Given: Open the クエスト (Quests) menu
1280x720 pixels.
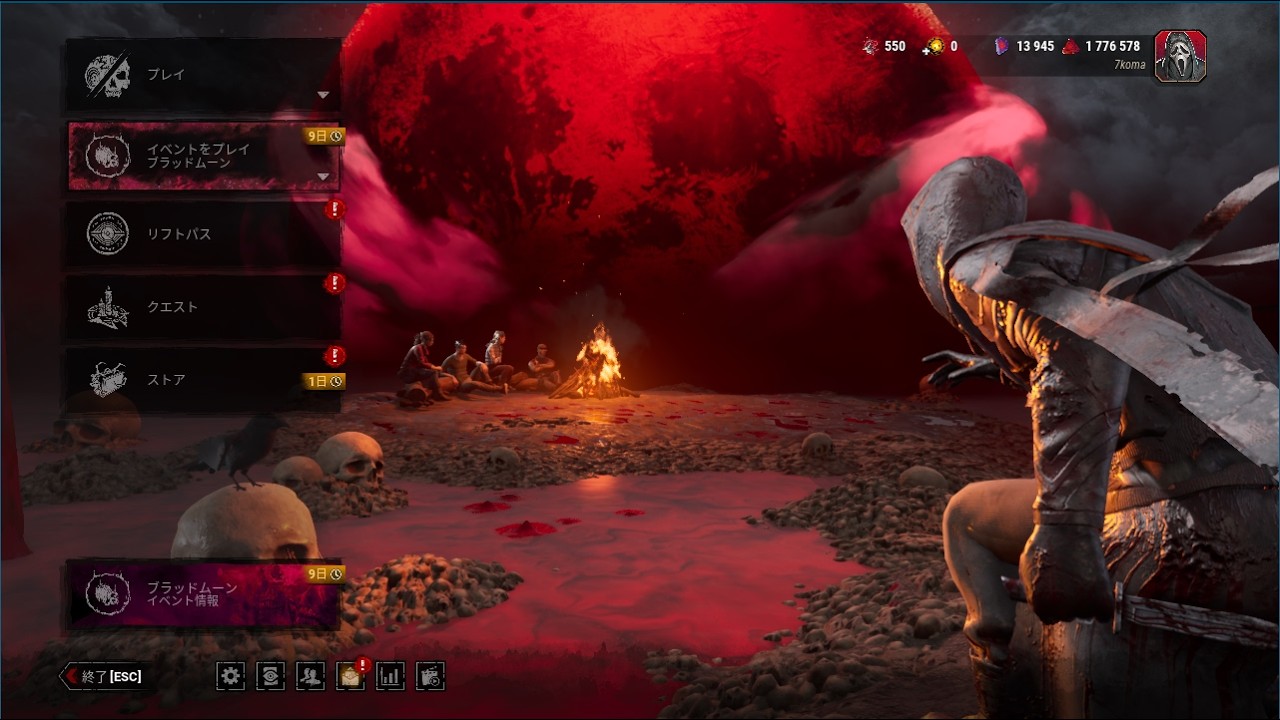Looking at the screenshot, I should [x=203, y=307].
